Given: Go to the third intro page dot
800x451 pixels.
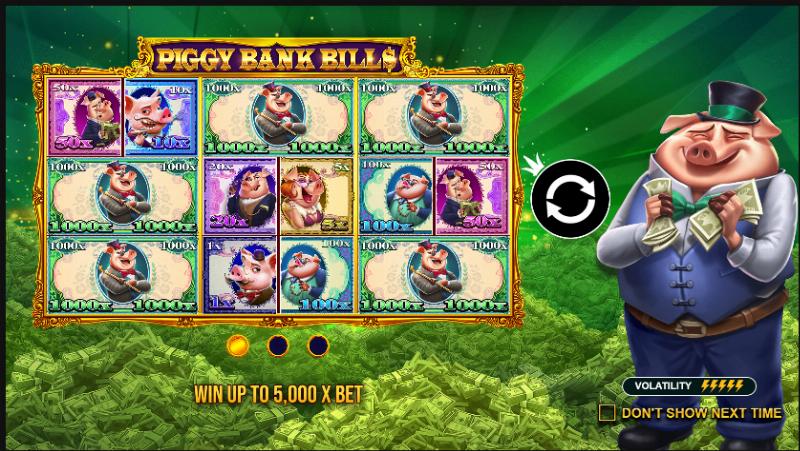Looking at the screenshot, I should [x=318, y=346].
